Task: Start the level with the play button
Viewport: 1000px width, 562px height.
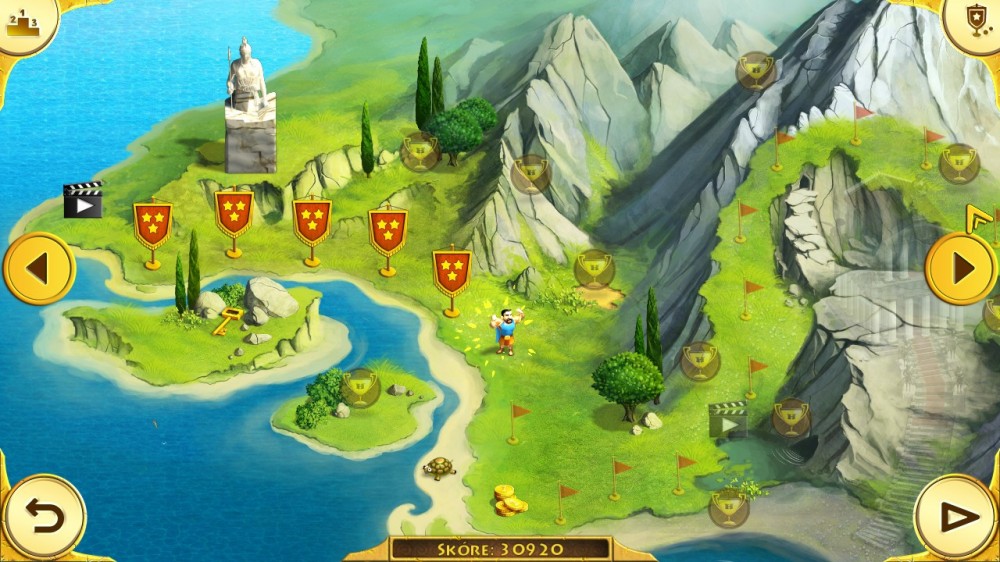Action: [956, 517]
